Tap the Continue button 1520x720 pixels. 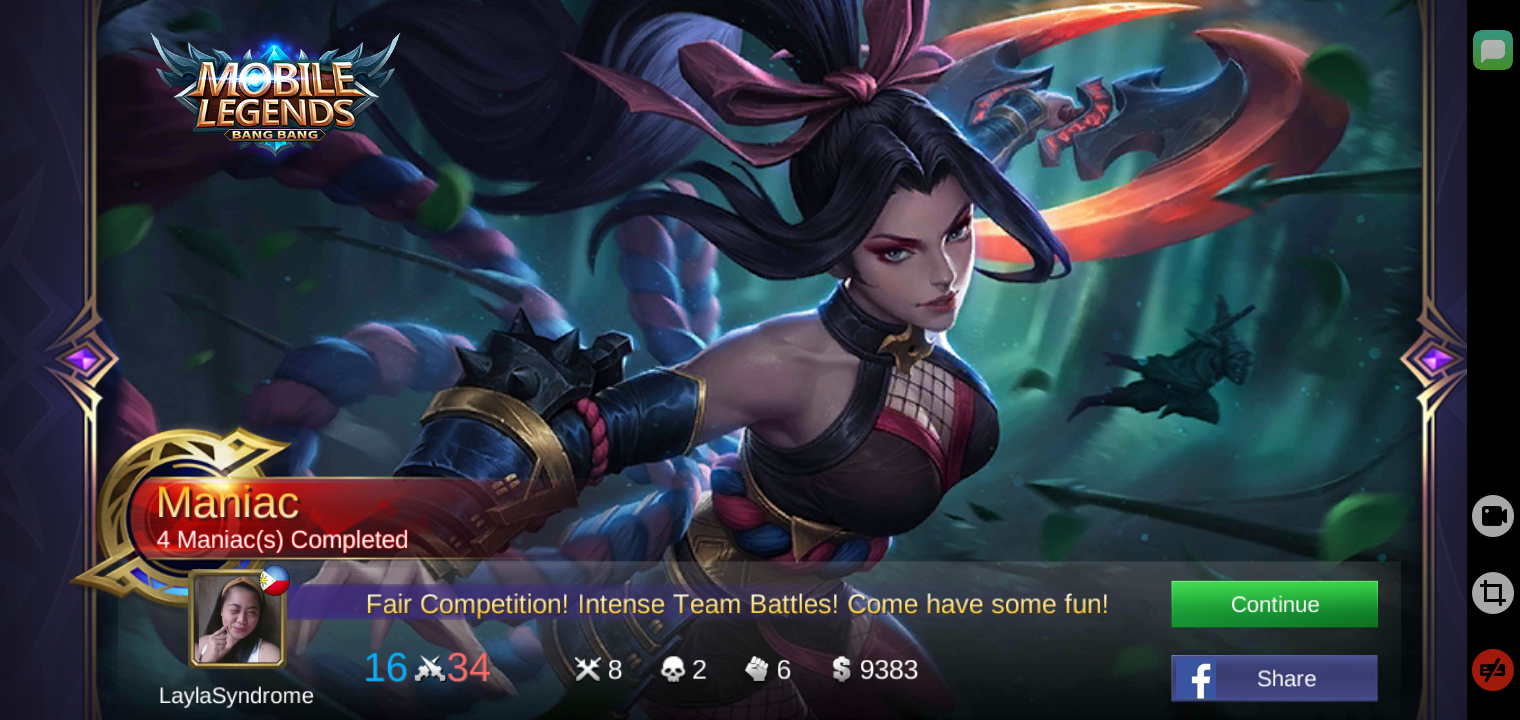pos(1274,604)
